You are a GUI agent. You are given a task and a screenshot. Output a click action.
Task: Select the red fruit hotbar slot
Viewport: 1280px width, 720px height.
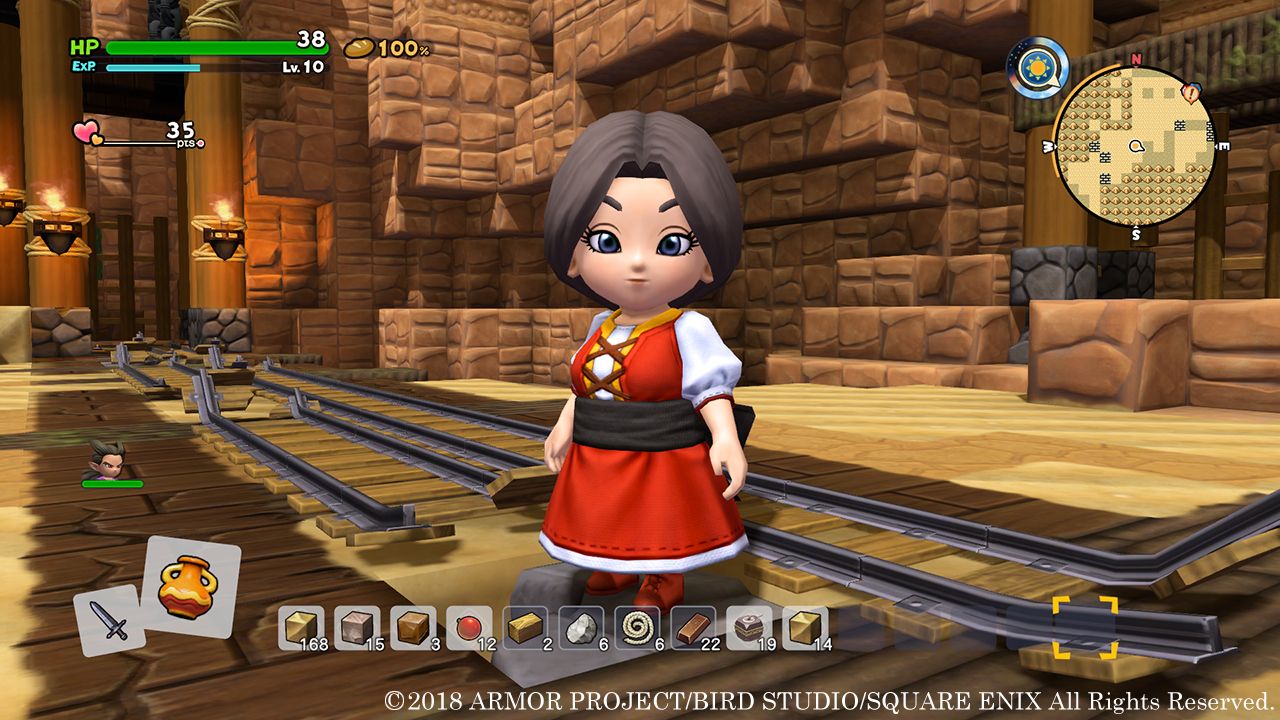coord(469,627)
